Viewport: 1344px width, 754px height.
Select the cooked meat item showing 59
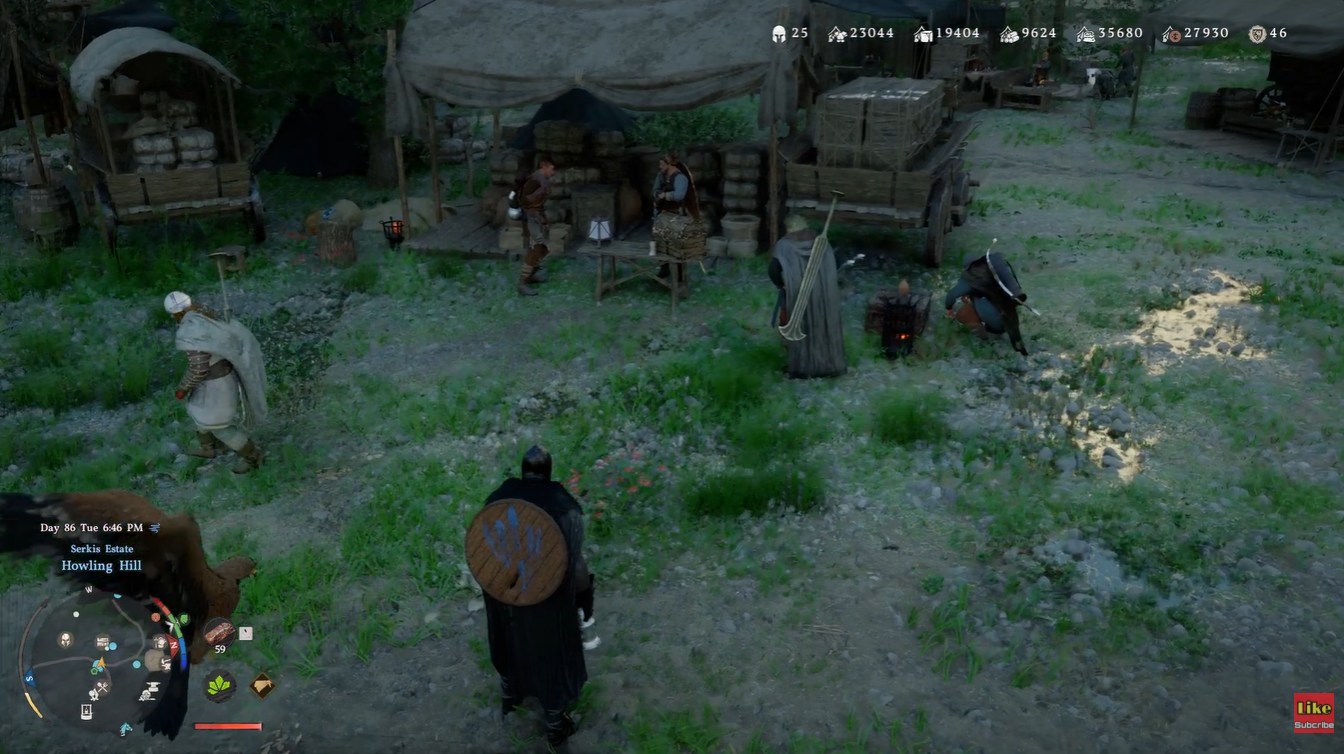click(219, 634)
